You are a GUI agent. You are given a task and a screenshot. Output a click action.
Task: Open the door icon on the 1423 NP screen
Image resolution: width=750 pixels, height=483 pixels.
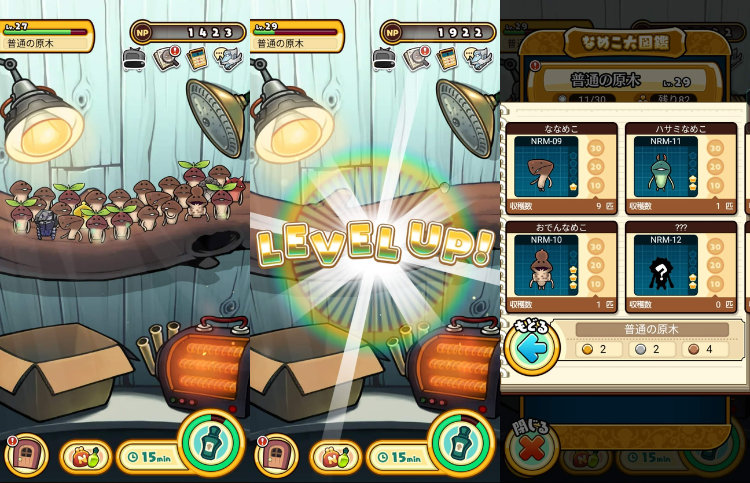coord(27,455)
